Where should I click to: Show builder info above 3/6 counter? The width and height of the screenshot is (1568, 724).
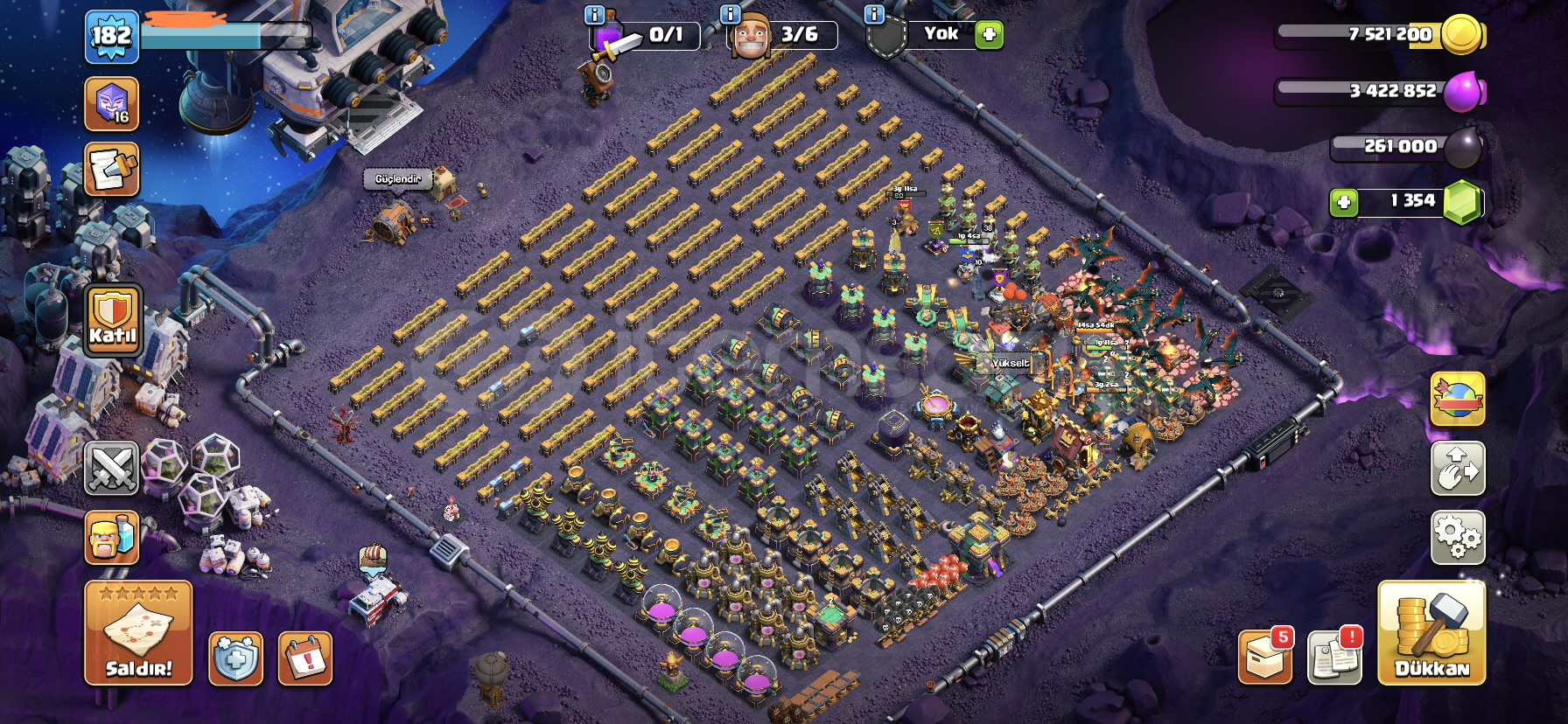pyautogui.click(x=730, y=14)
